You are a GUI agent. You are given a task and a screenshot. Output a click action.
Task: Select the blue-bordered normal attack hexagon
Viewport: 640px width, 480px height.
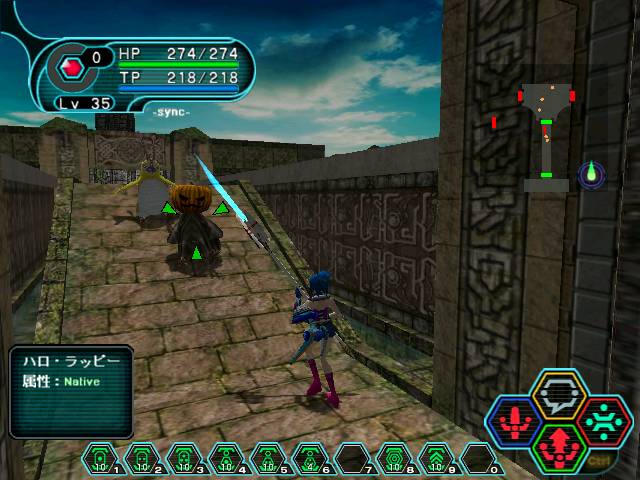coord(515,421)
